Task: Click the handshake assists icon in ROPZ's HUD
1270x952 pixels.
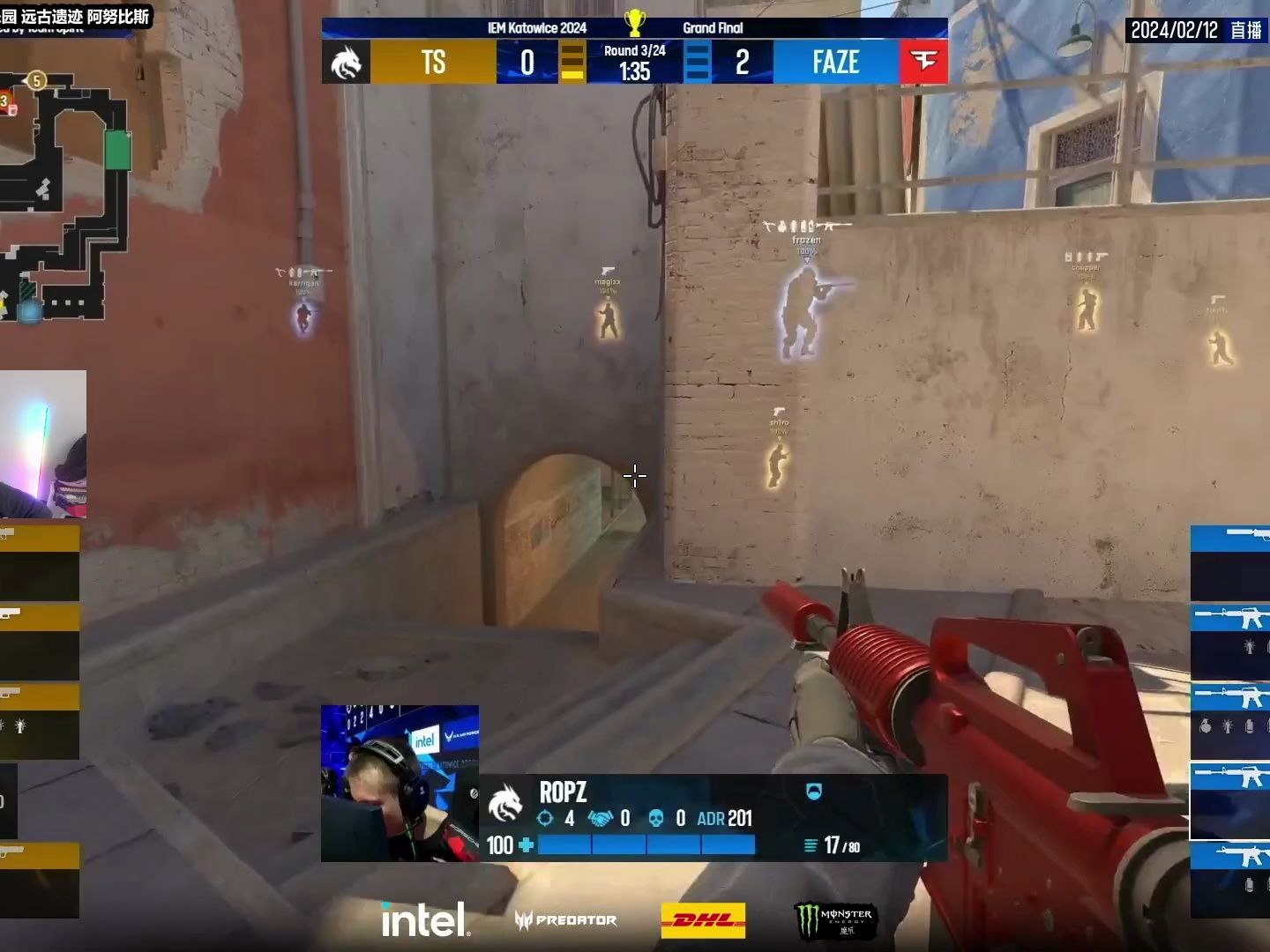Action: point(599,819)
